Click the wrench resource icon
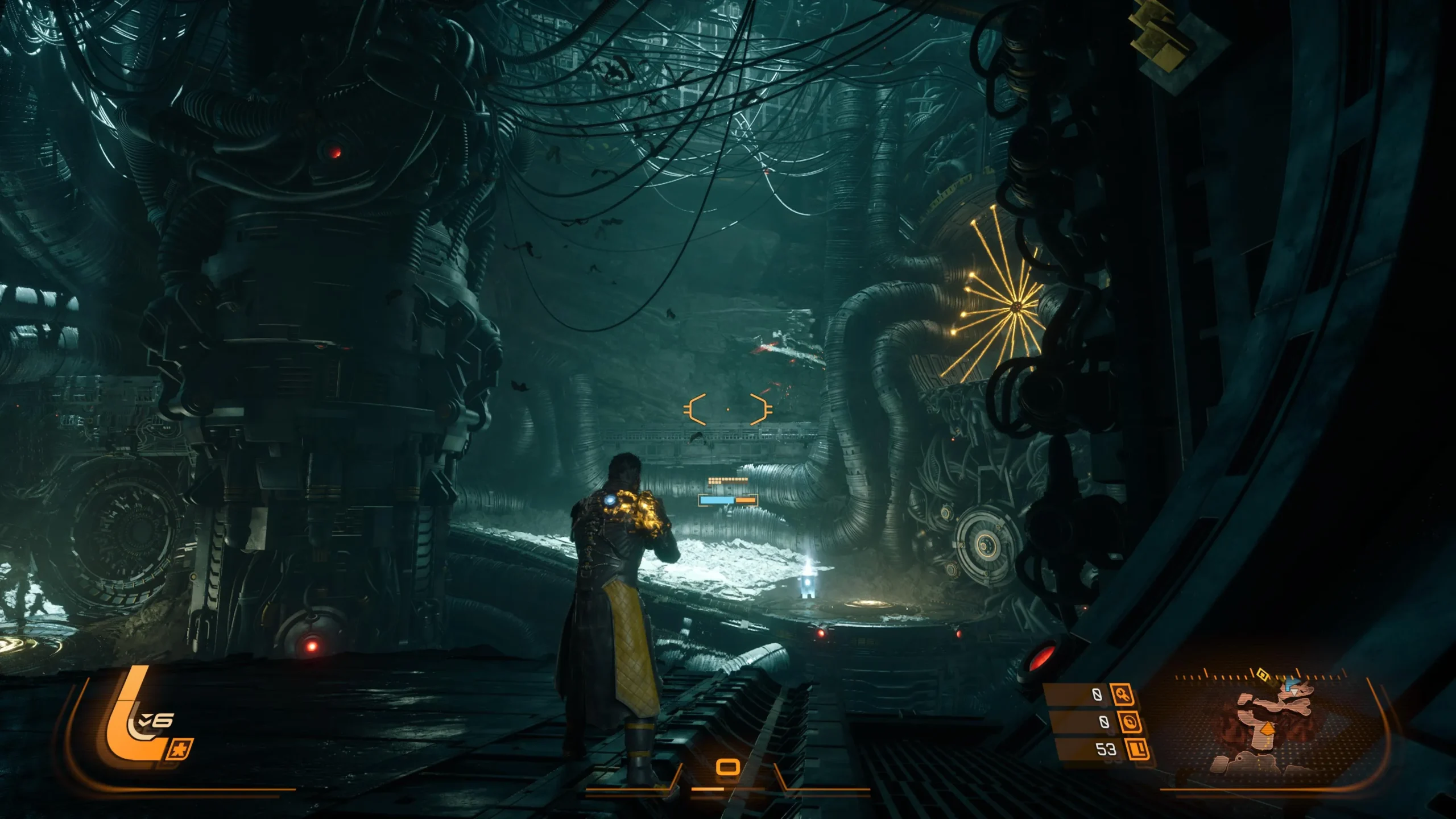1456x819 pixels. (1122, 695)
